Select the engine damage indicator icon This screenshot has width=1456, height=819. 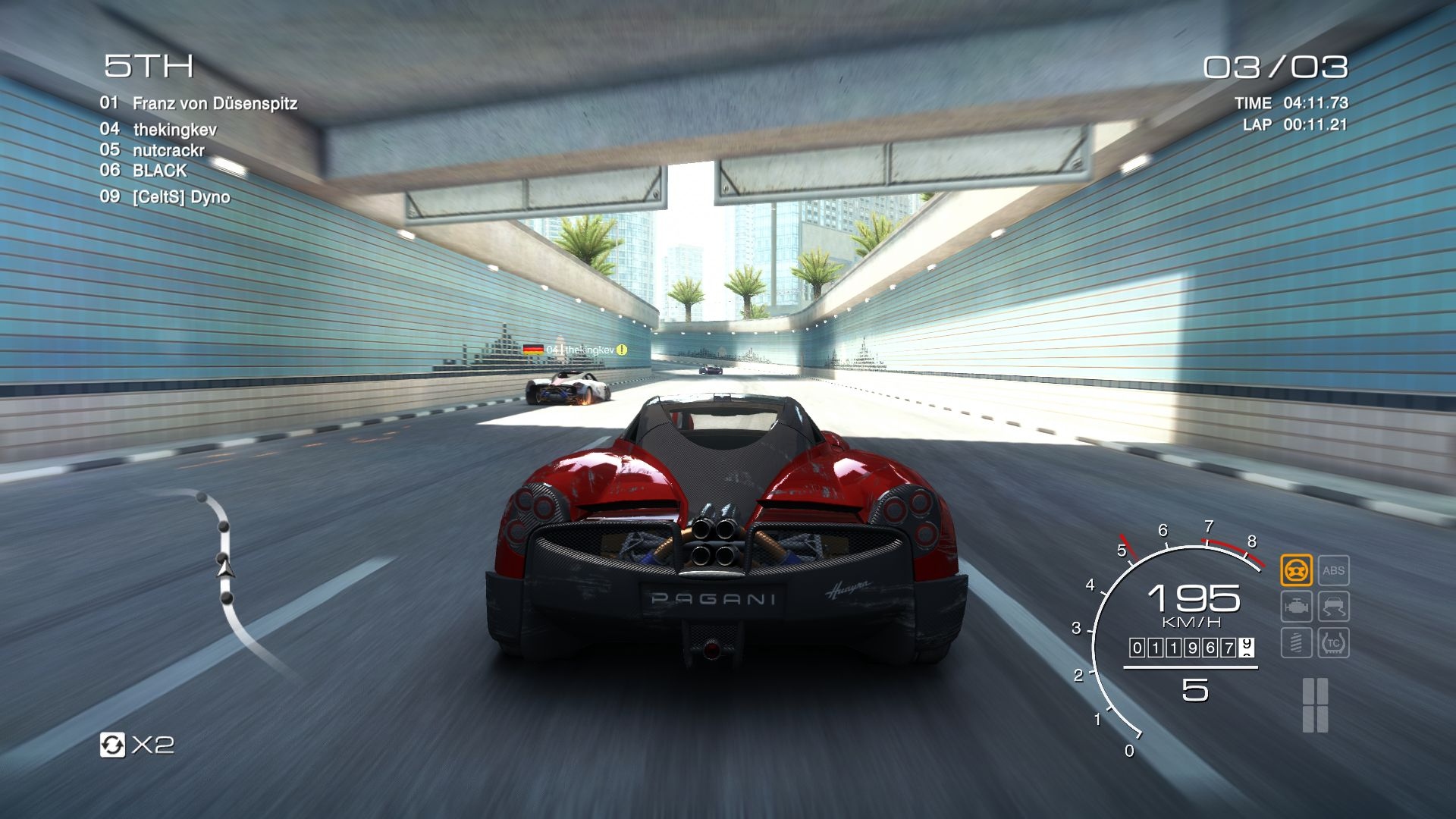(x=1297, y=607)
